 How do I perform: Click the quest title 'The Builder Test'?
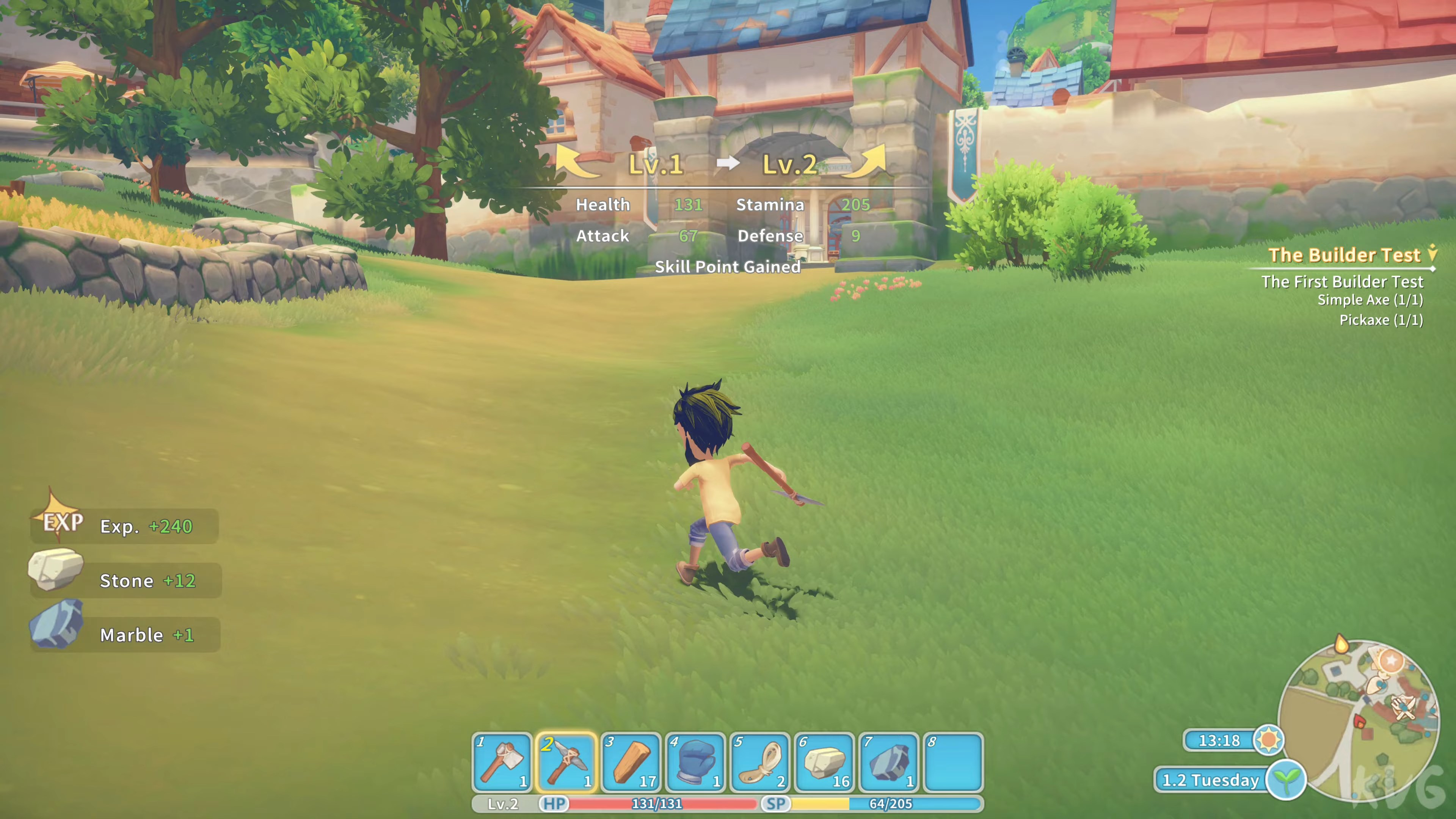tap(1345, 255)
